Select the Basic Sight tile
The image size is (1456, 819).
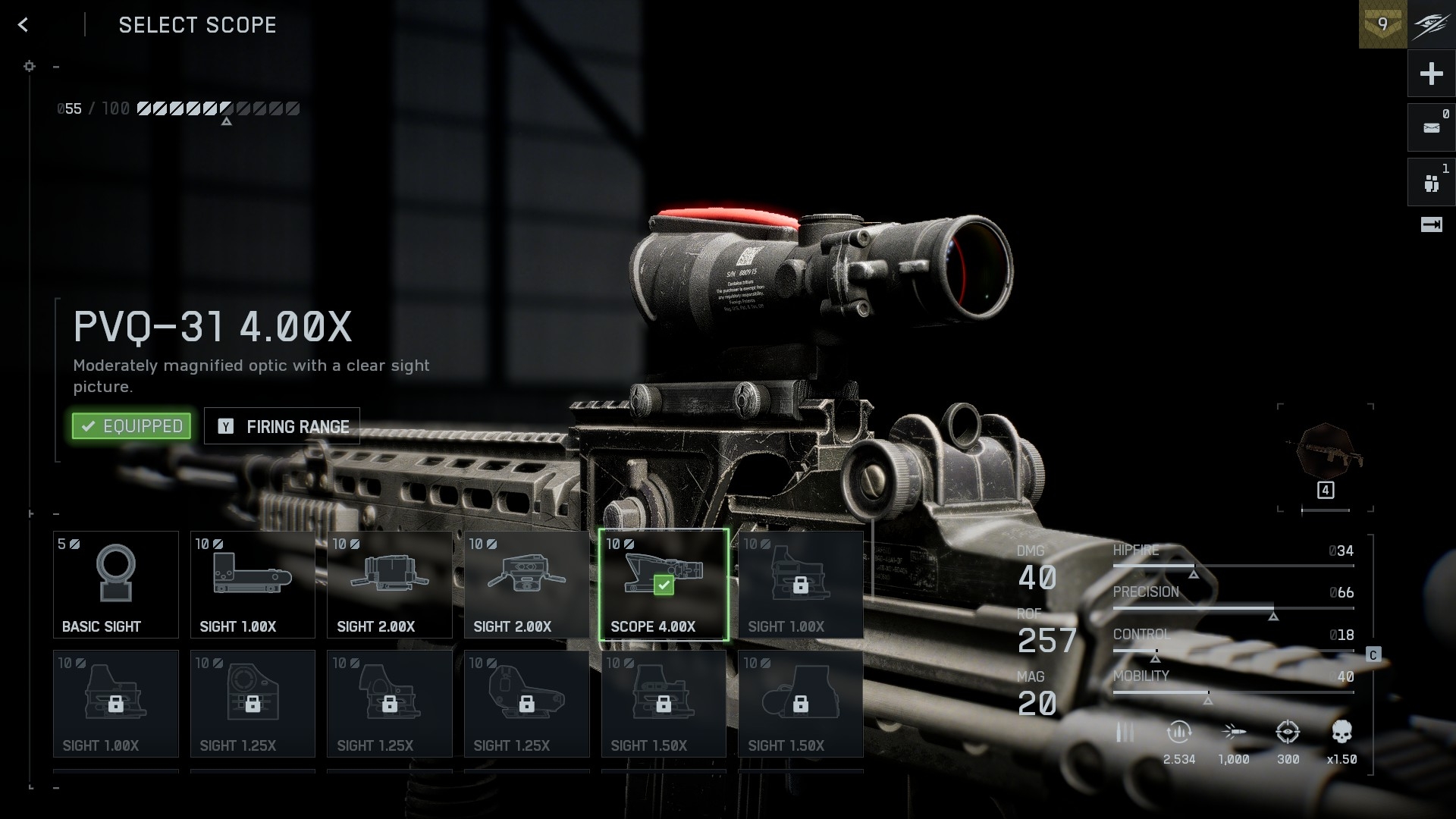(x=116, y=584)
